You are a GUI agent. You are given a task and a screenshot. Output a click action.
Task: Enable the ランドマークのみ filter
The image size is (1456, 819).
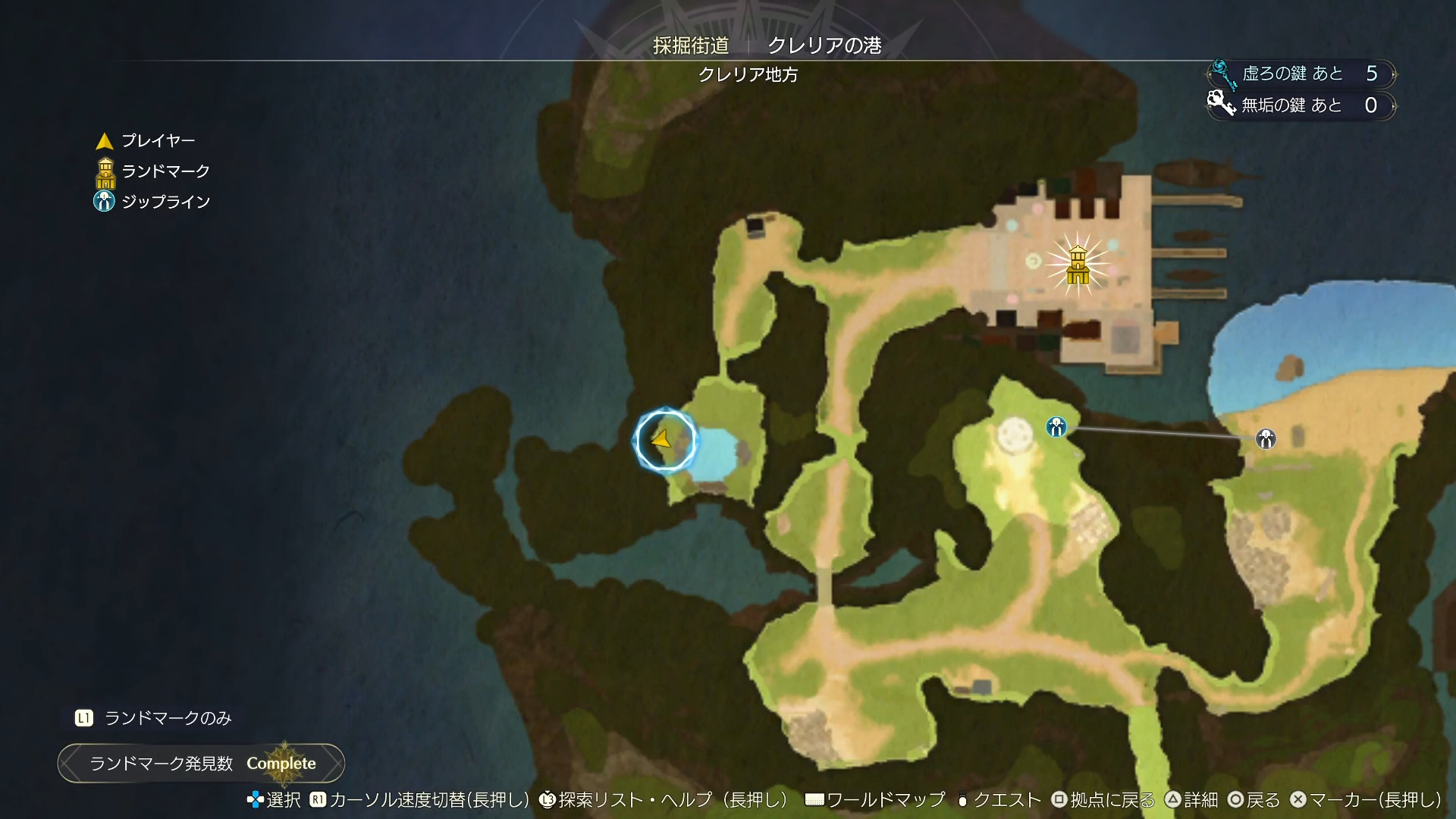(x=154, y=718)
